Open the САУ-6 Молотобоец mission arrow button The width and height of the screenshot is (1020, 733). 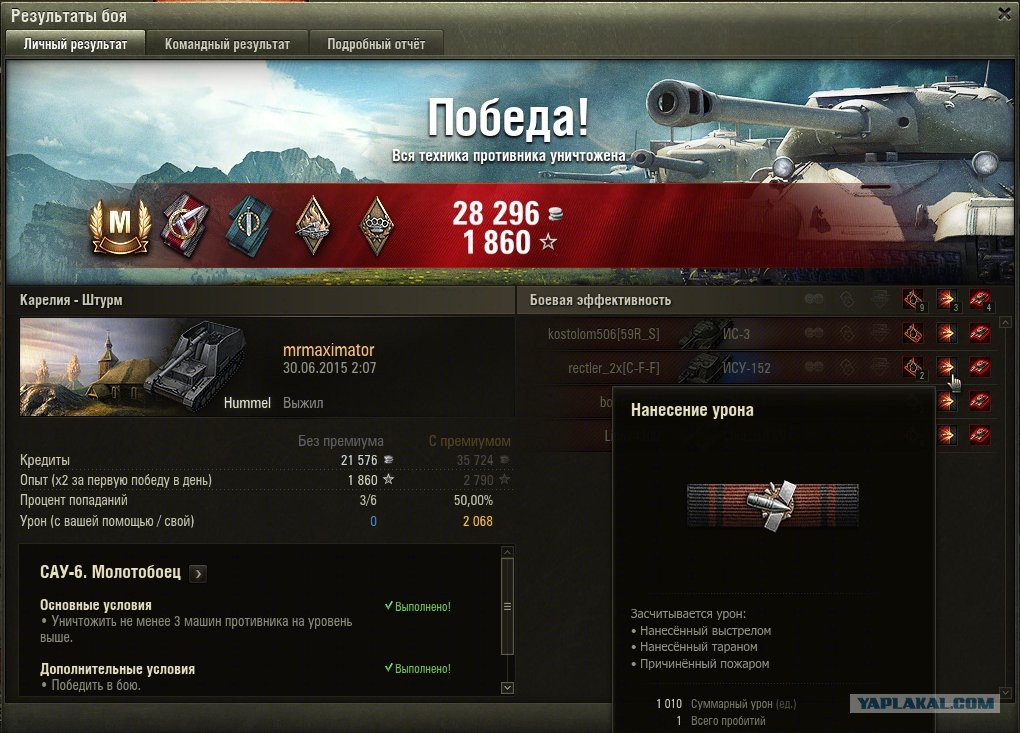coord(198,573)
